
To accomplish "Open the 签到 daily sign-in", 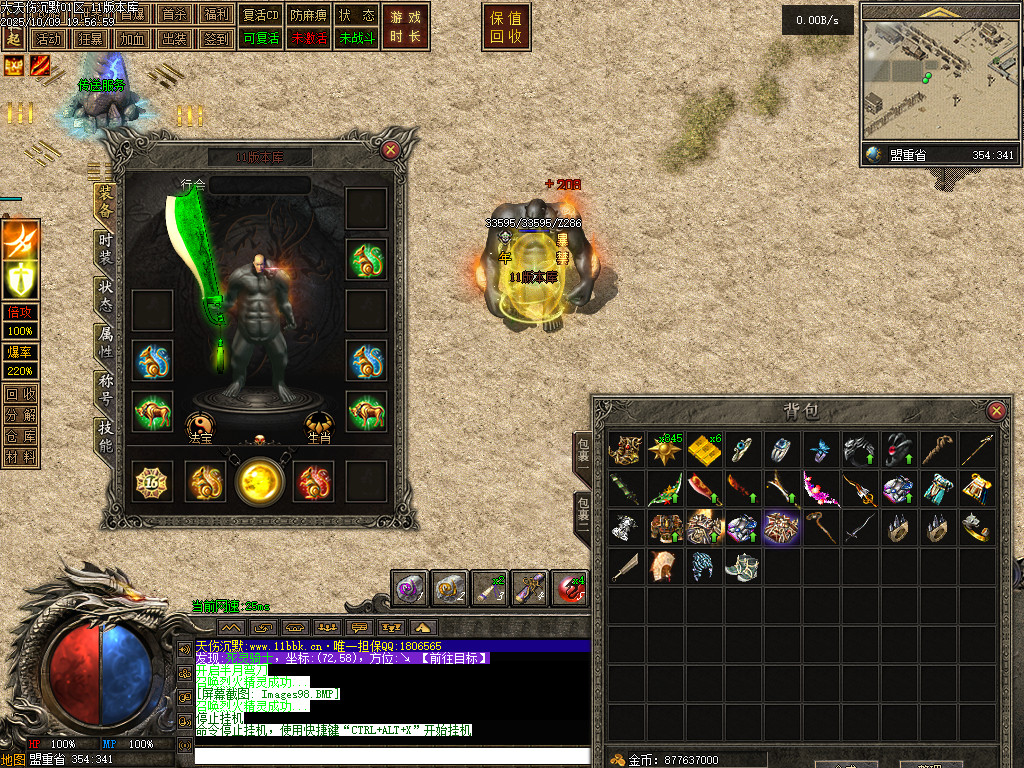I will [x=215, y=39].
